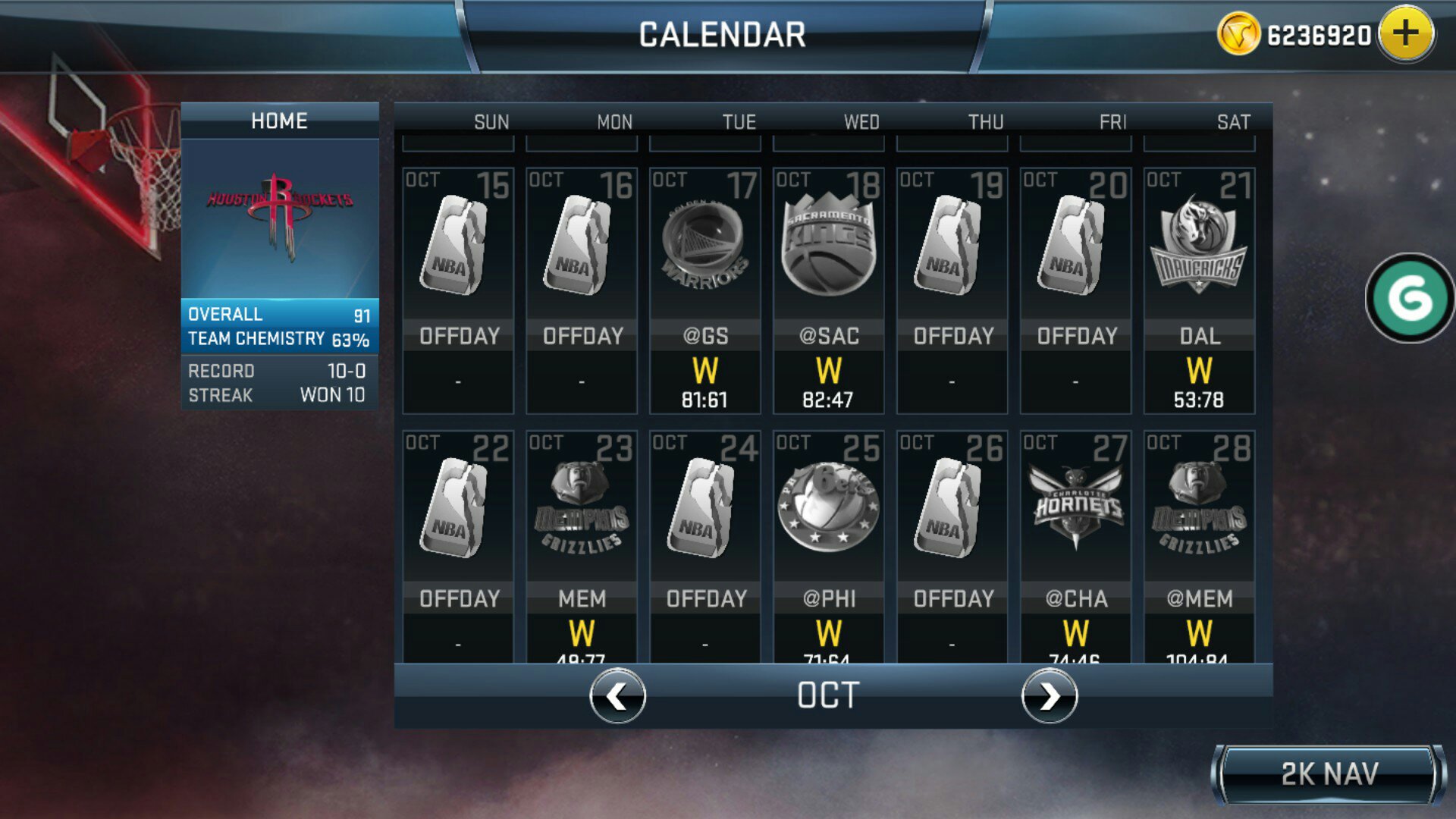Image resolution: width=1456 pixels, height=819 pixels.
Task: Click the Houston Rockets team logo
Action: pyautogui.click(x=279, y=220)
